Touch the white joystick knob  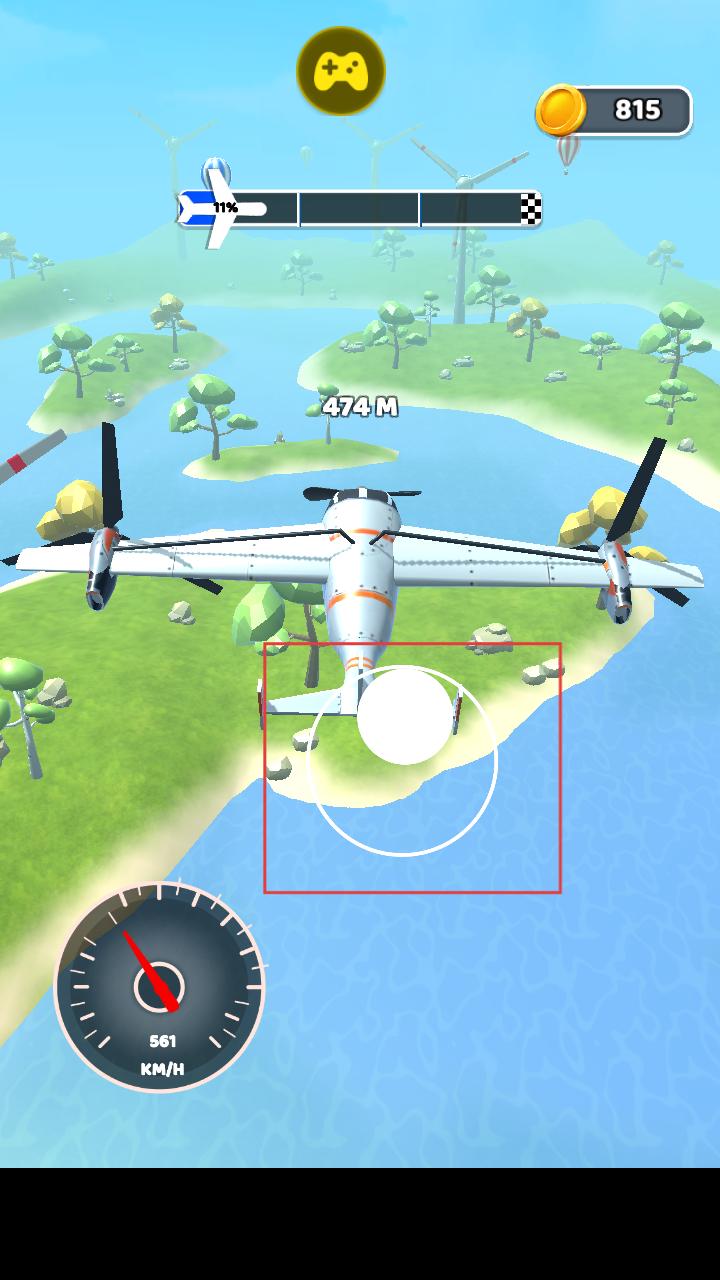click(405, 717)
